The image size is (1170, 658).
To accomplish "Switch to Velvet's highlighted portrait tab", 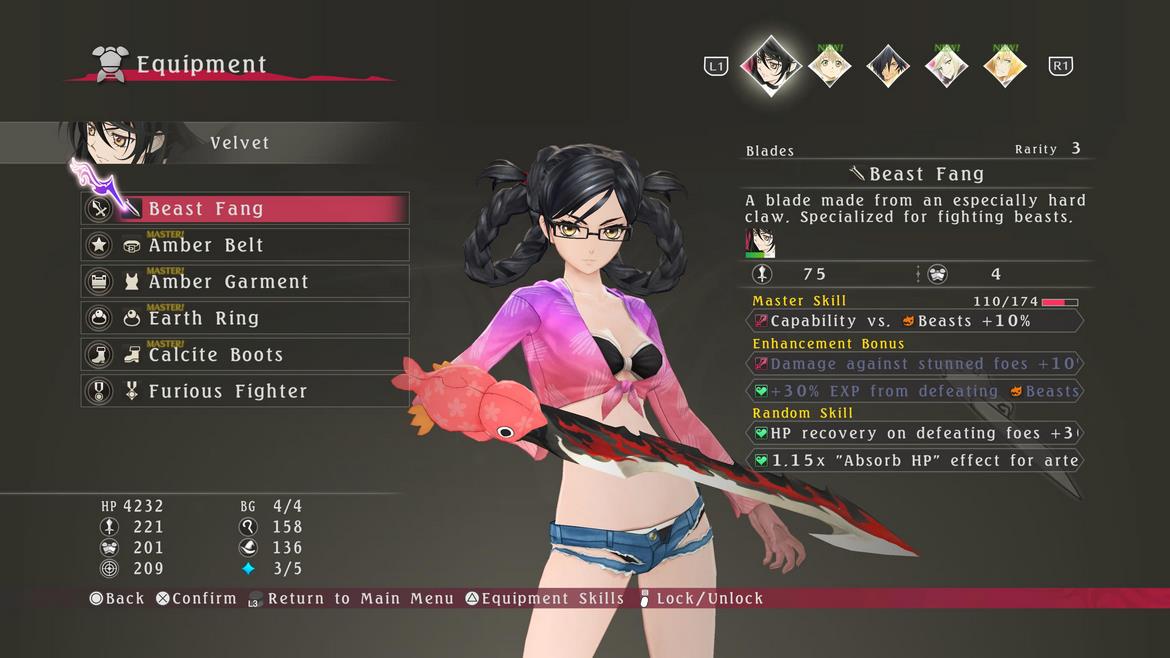I will coord(771,65).
